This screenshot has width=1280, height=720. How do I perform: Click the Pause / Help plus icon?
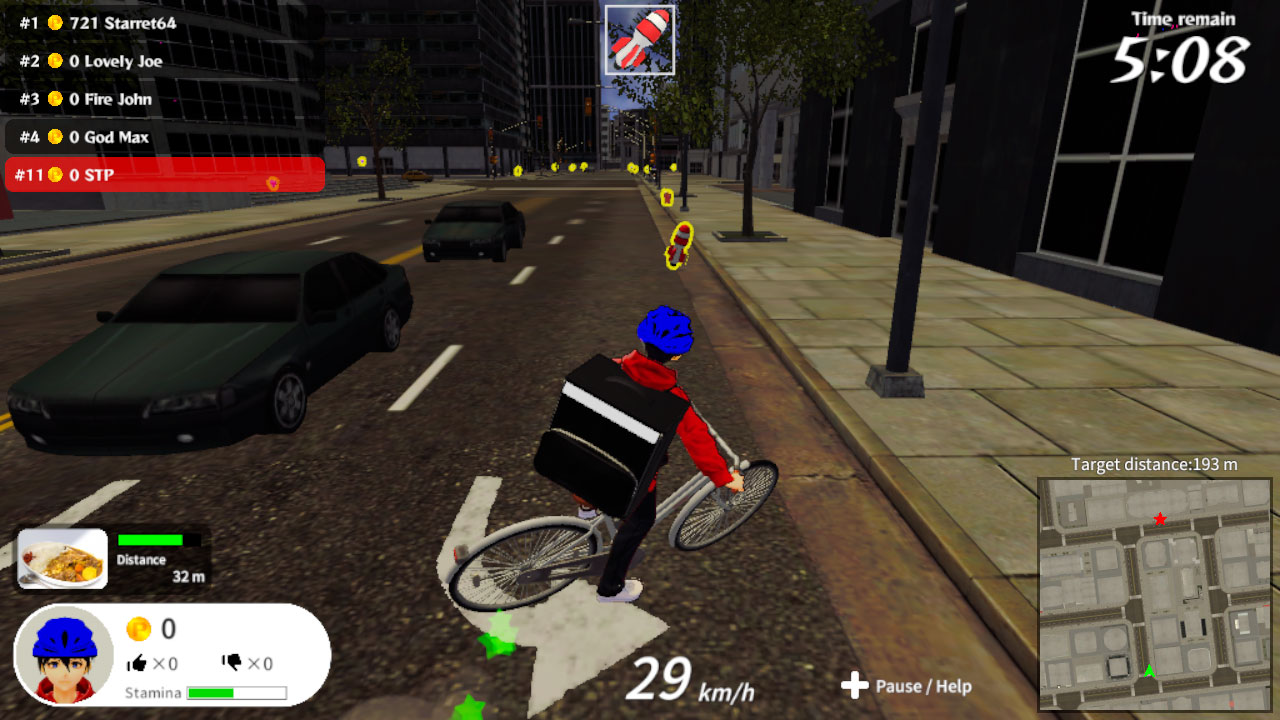point(855,686)
